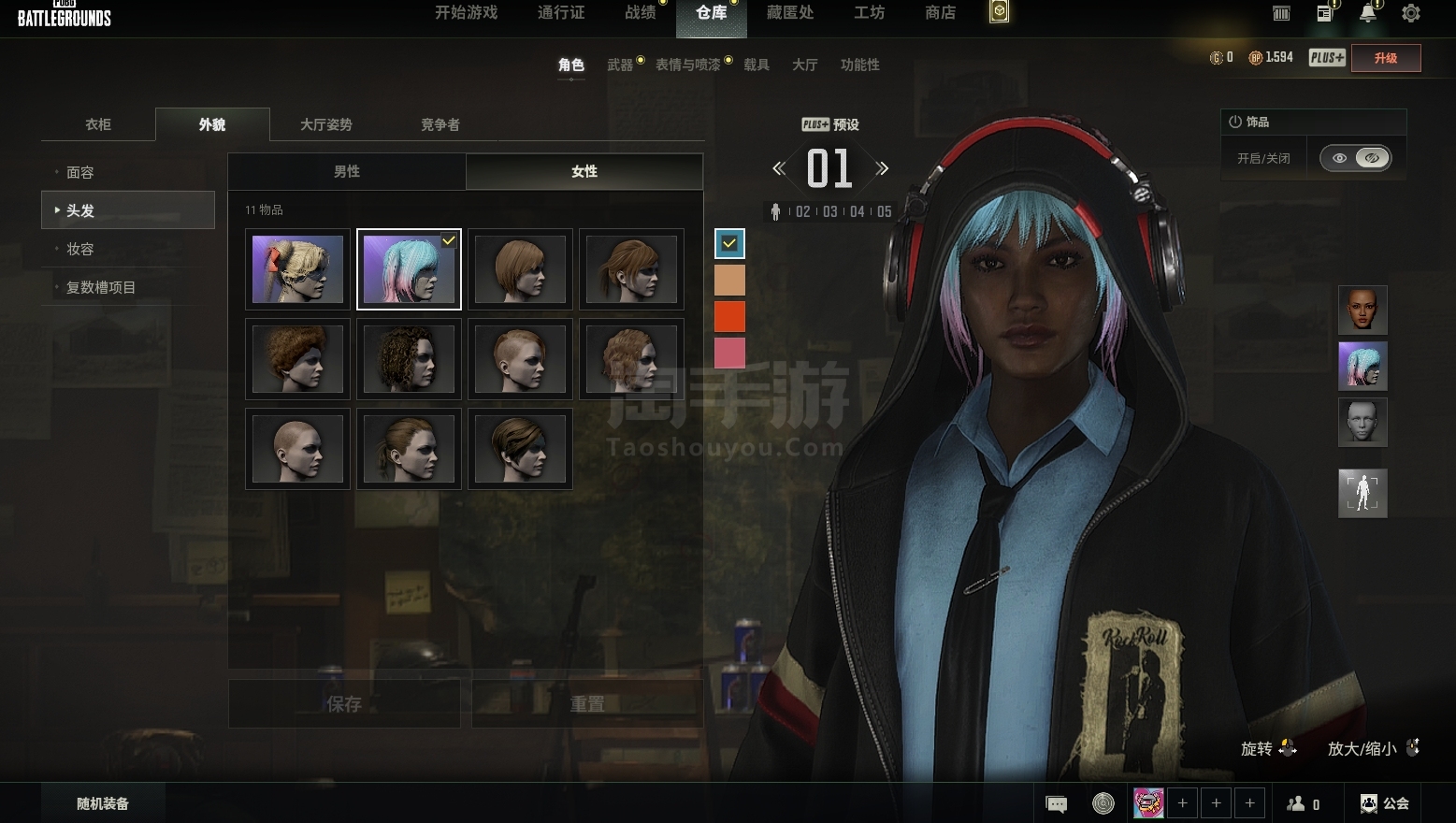Click the 随机装备 random equipment button
This screenshot has width=1456, height=823.
[103, 803]
